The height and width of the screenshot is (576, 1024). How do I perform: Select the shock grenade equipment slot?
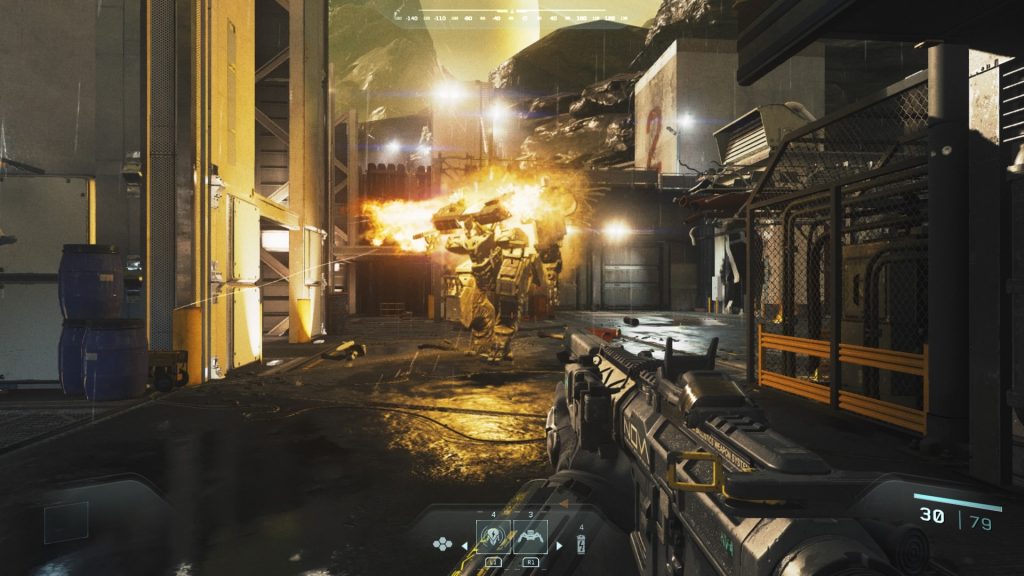[494, 538]
